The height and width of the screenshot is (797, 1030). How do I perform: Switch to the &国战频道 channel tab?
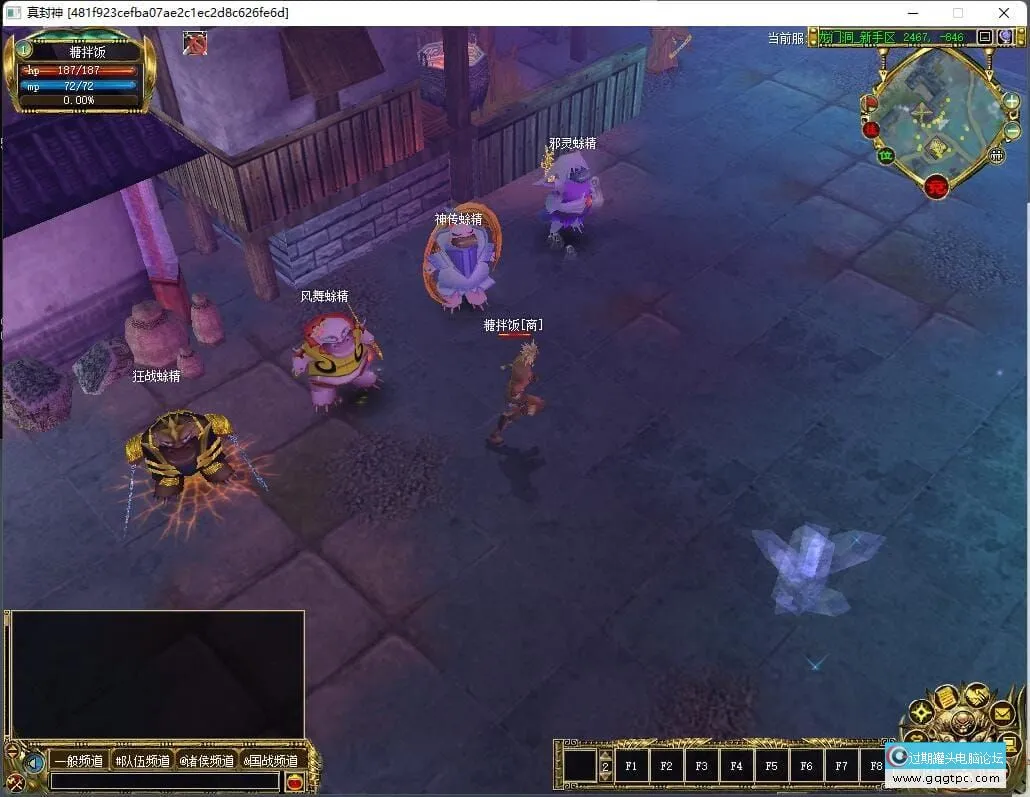coord(270,761)
